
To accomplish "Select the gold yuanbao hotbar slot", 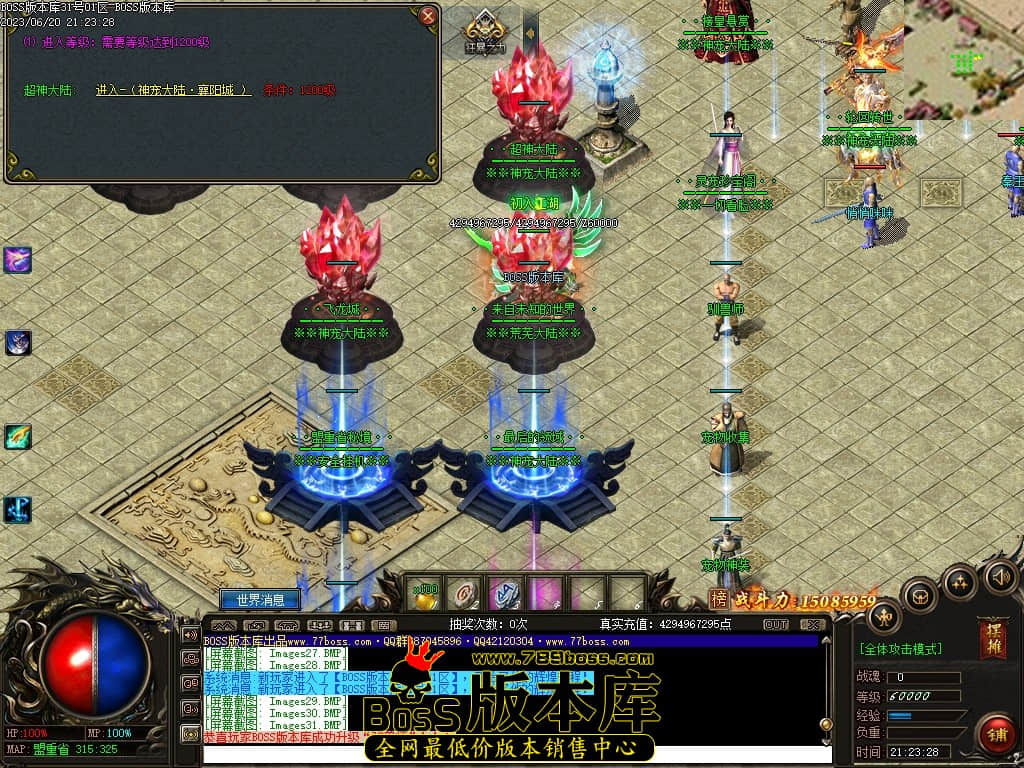I will click(427, 594).
